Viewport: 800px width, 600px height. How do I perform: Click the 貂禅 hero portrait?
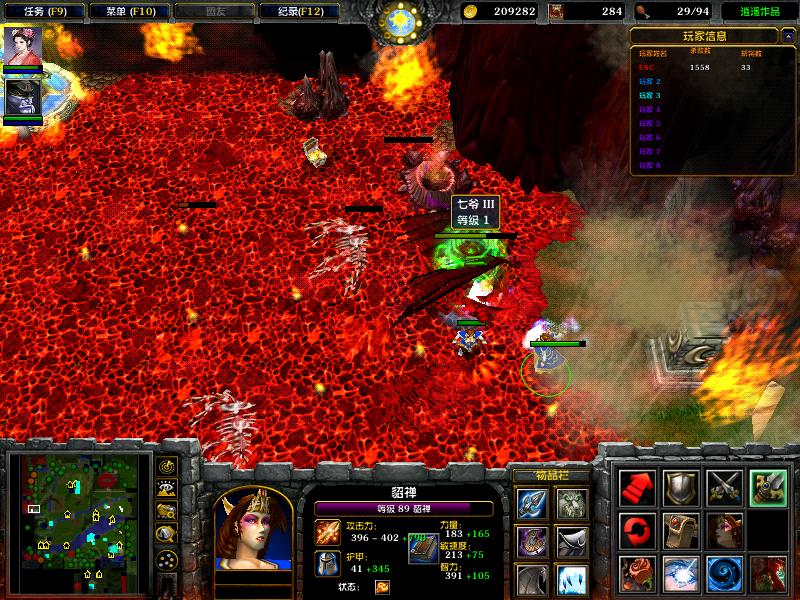(252, 528)
